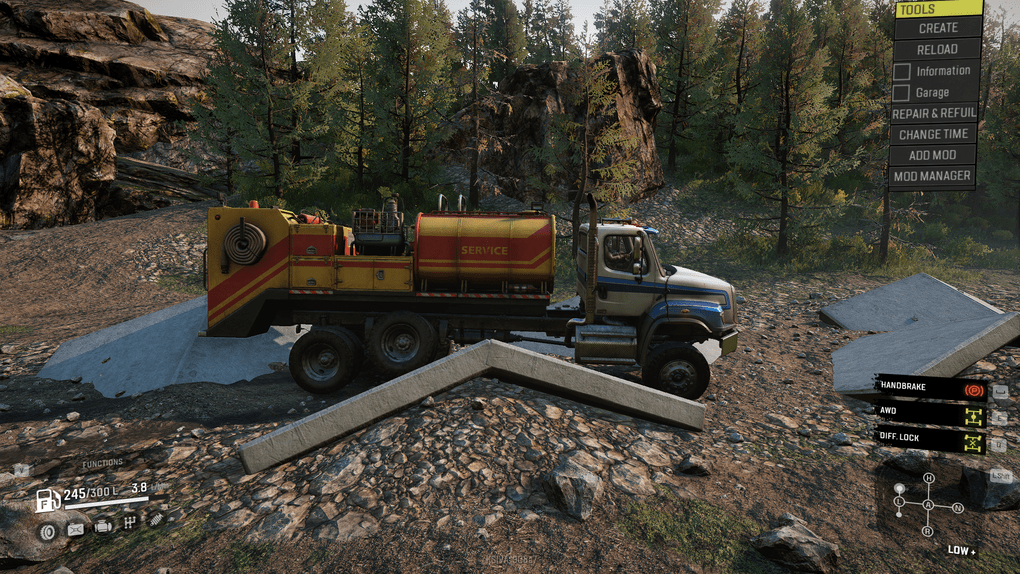Select the R reverse gear position
The height and width of the screenshot is (574, 1020).
pyautogui.click(x=928, y=530)
